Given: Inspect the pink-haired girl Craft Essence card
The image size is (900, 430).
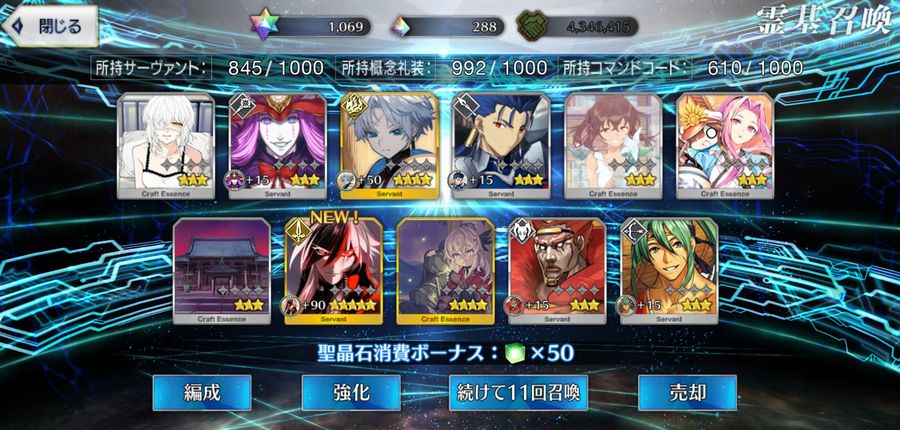Looking at the screenshot, I should coord(724,145).
